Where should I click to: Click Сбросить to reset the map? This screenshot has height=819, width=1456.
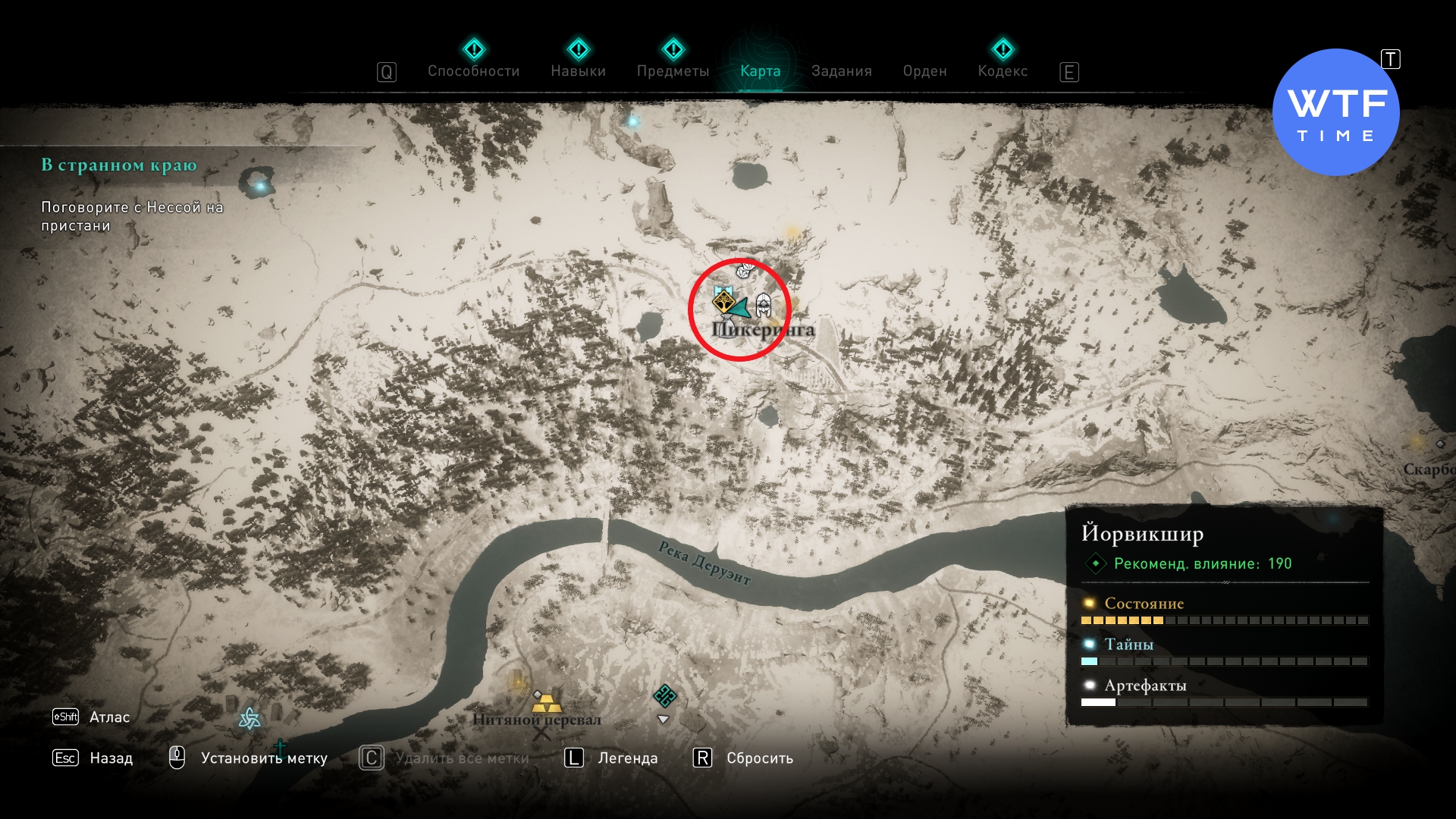(759, 758)
